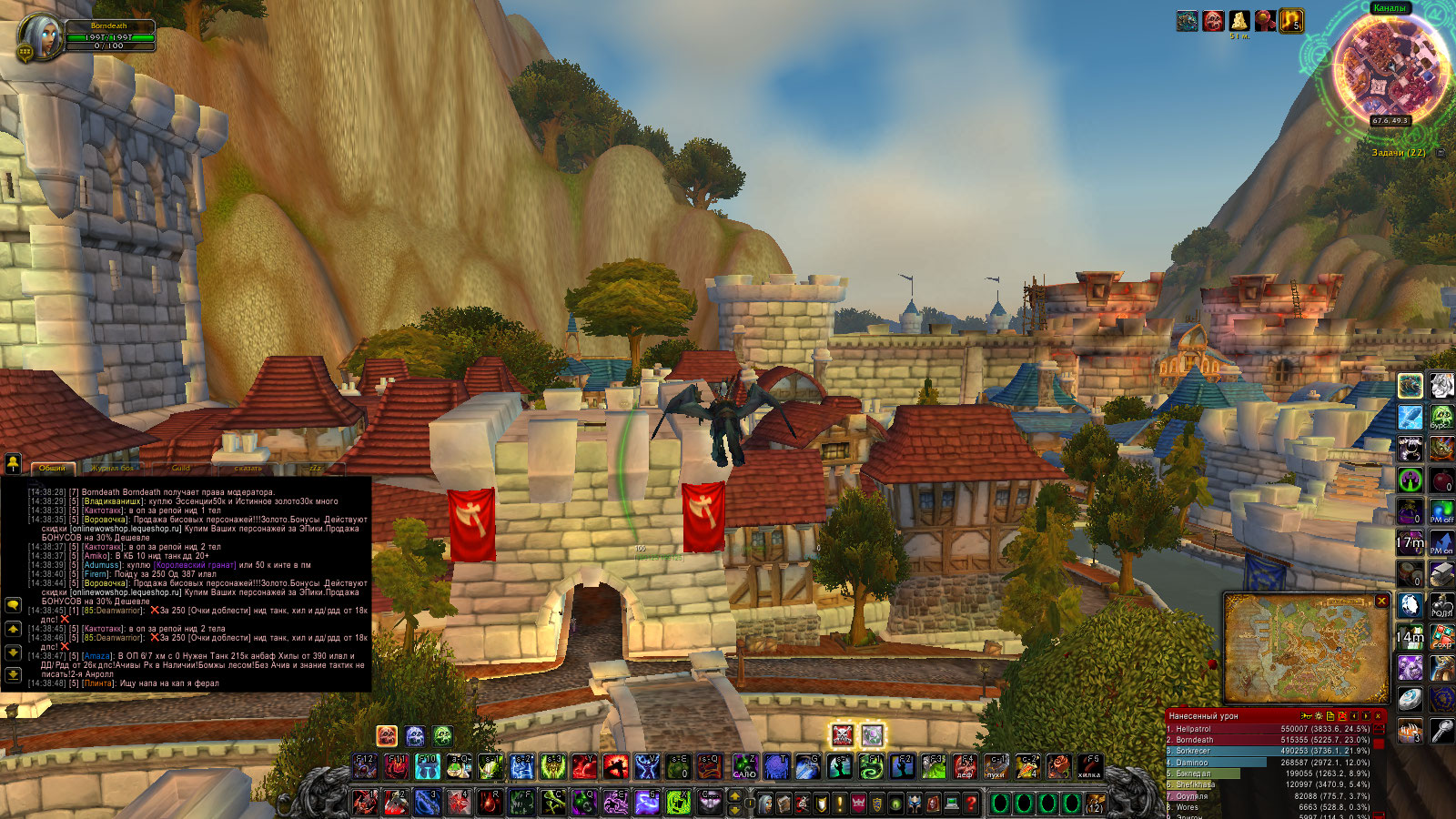Expand the Задачи (22) quest tracker
The height and width of the screenshot is (819, 1456).
[x=1441, y=153]
